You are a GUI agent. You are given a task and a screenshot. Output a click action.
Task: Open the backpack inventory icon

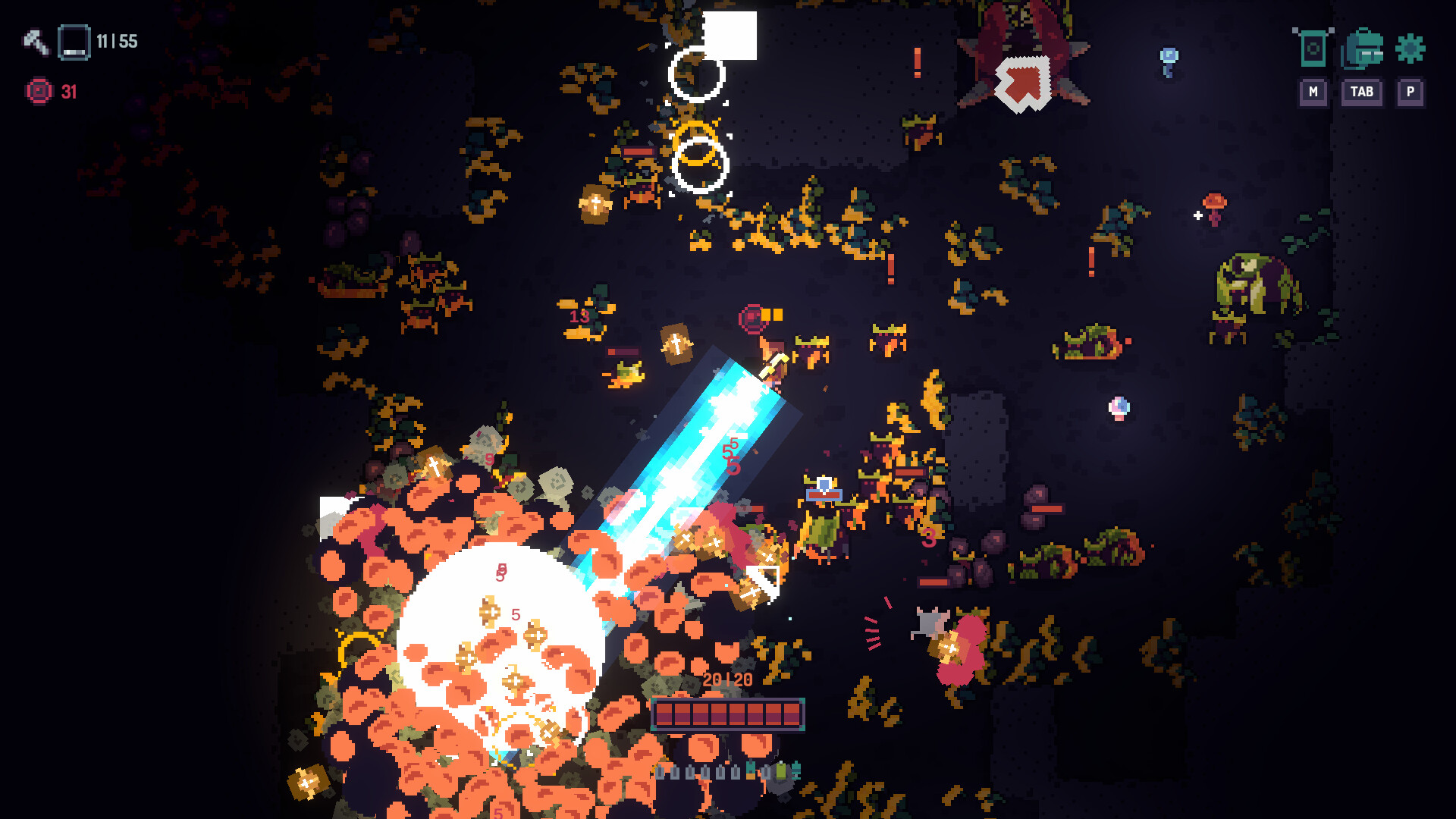tap(1361, 48)
